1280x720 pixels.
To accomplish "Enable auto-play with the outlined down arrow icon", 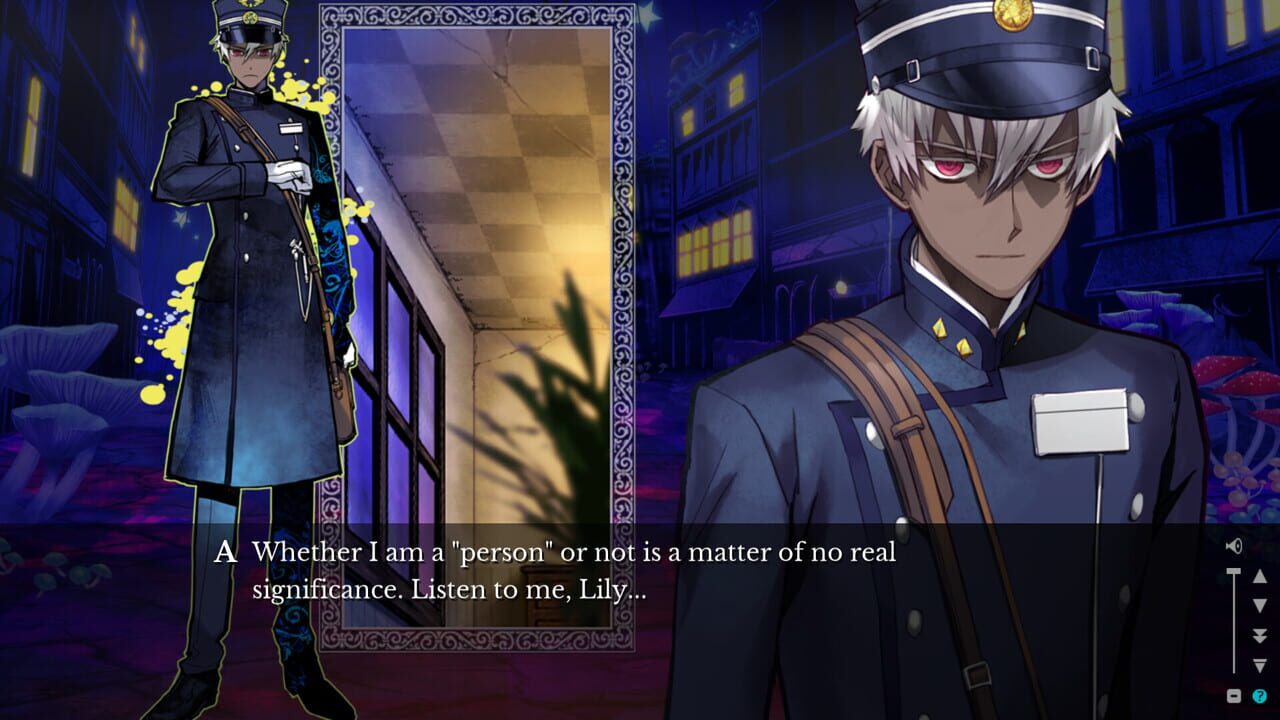I will 1259,664.
